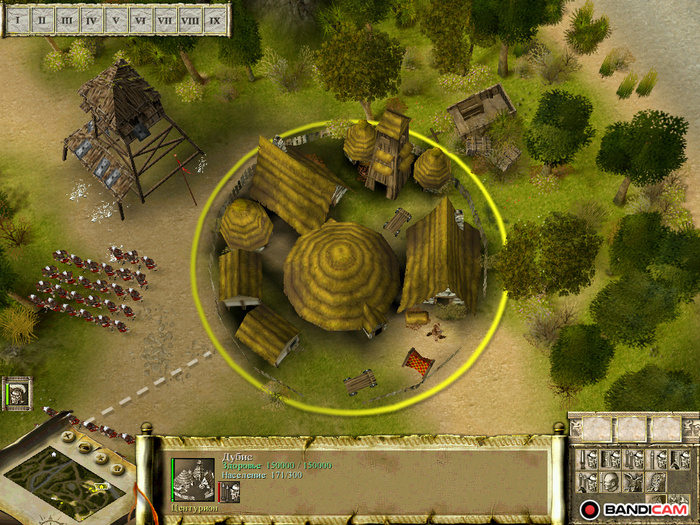The width and height of the screenshot is (700, 525).
Task: Select control group I tablet
Action: pos(17,19)
